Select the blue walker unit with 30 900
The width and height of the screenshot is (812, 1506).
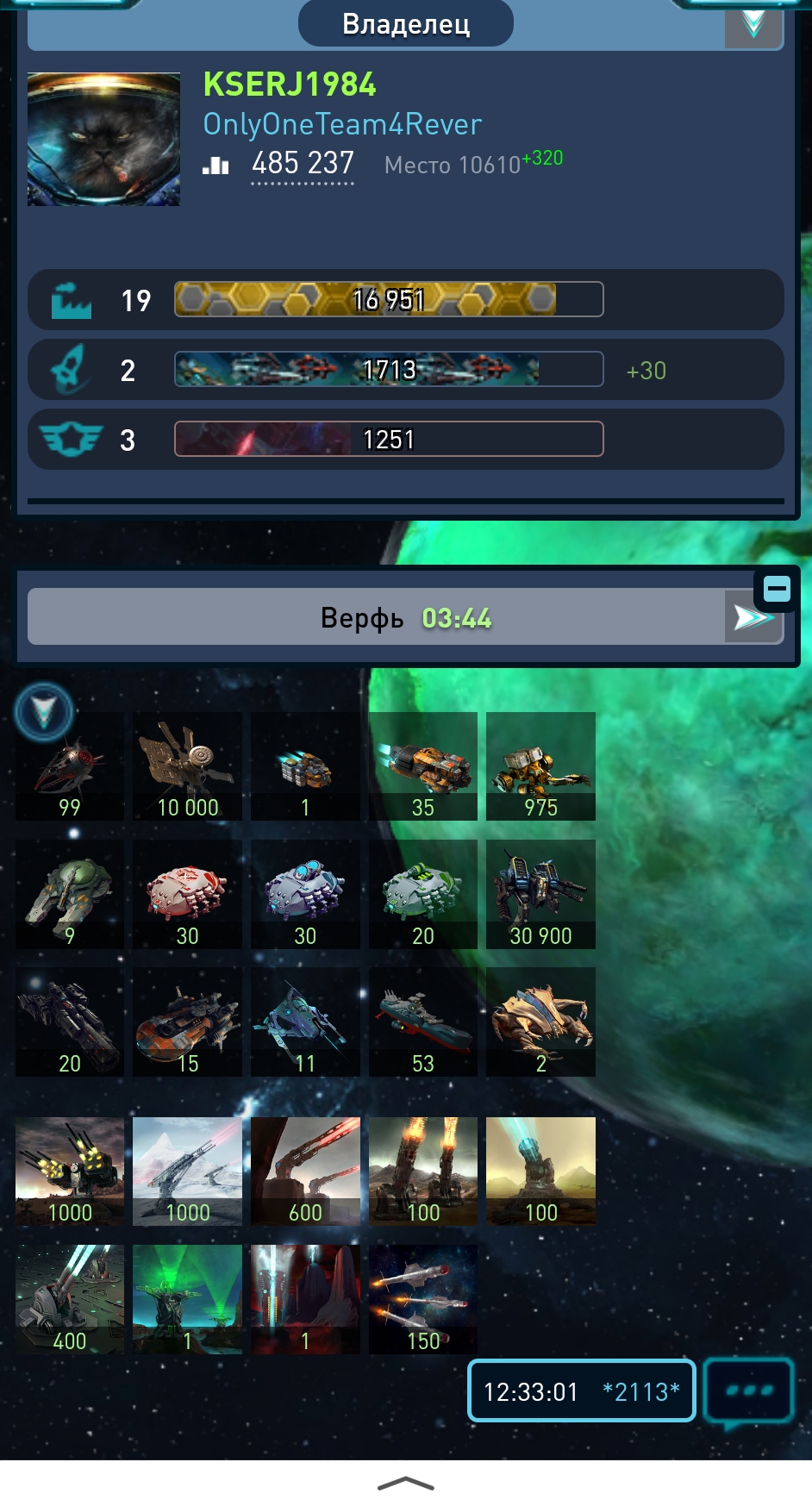pos(540,894)
